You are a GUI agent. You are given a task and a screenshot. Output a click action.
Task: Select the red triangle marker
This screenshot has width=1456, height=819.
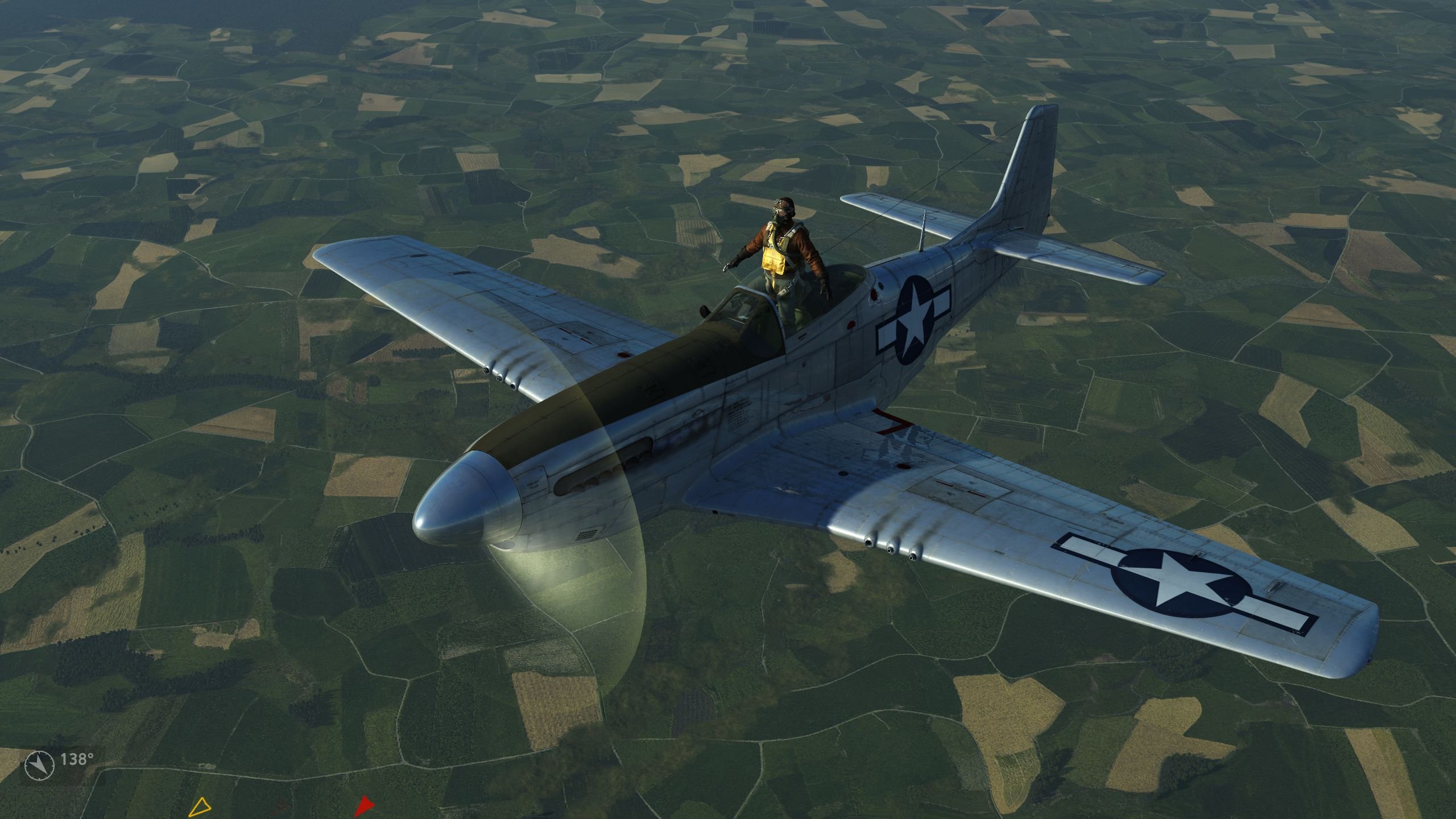[x=363, y=805]
